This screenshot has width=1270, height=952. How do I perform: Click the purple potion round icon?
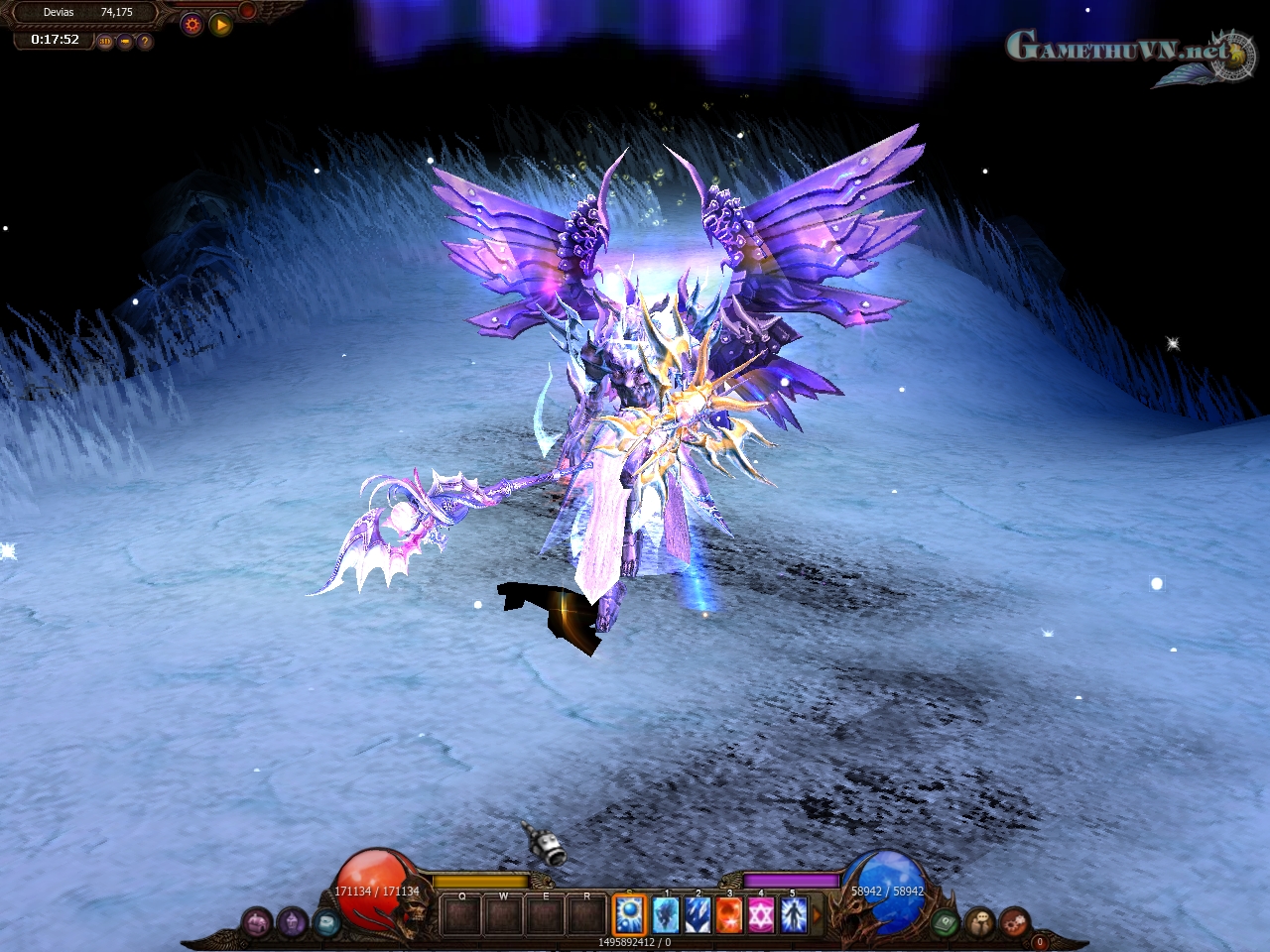click(292, 923)
